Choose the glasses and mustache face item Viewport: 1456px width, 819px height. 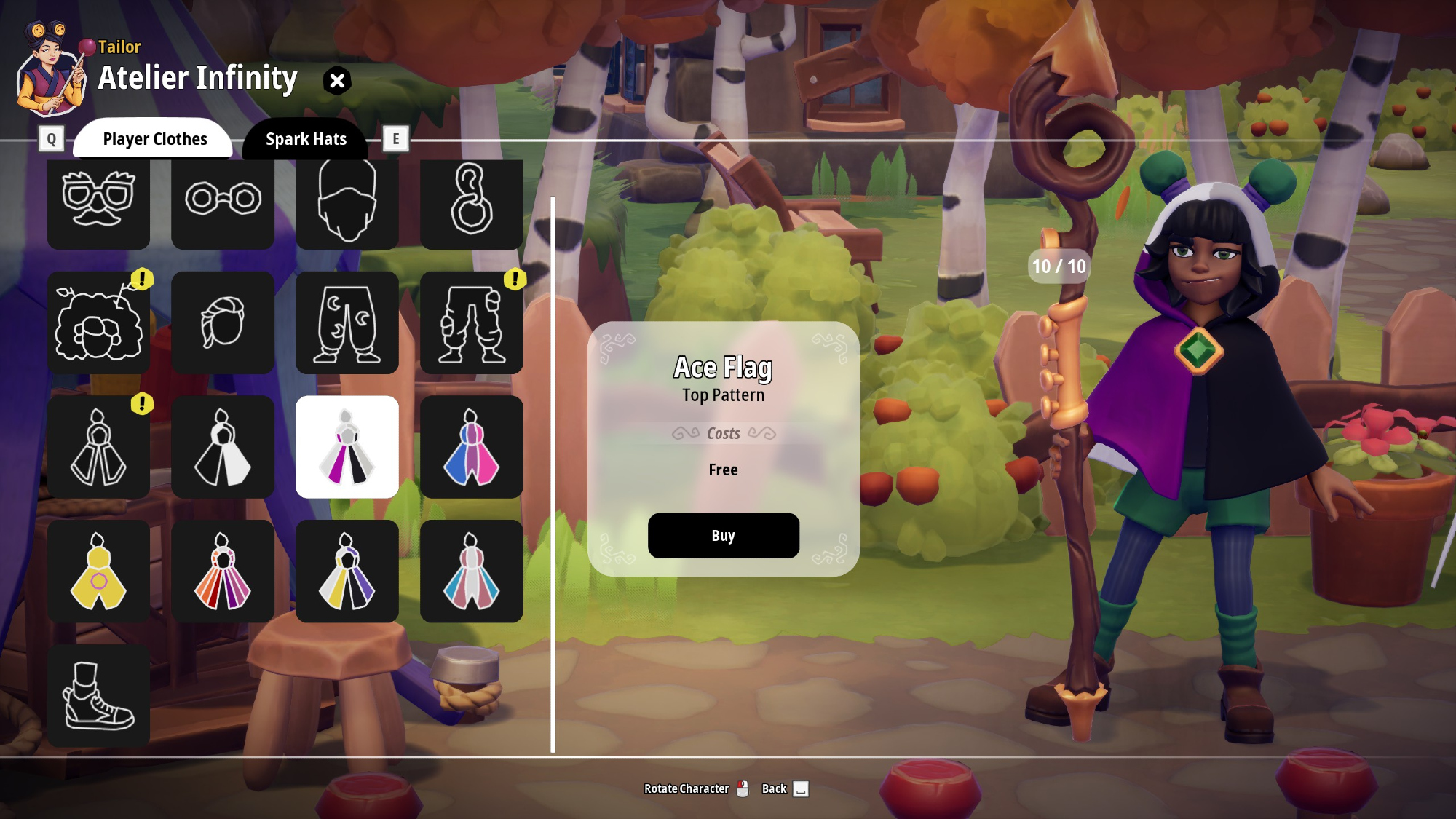98,200
